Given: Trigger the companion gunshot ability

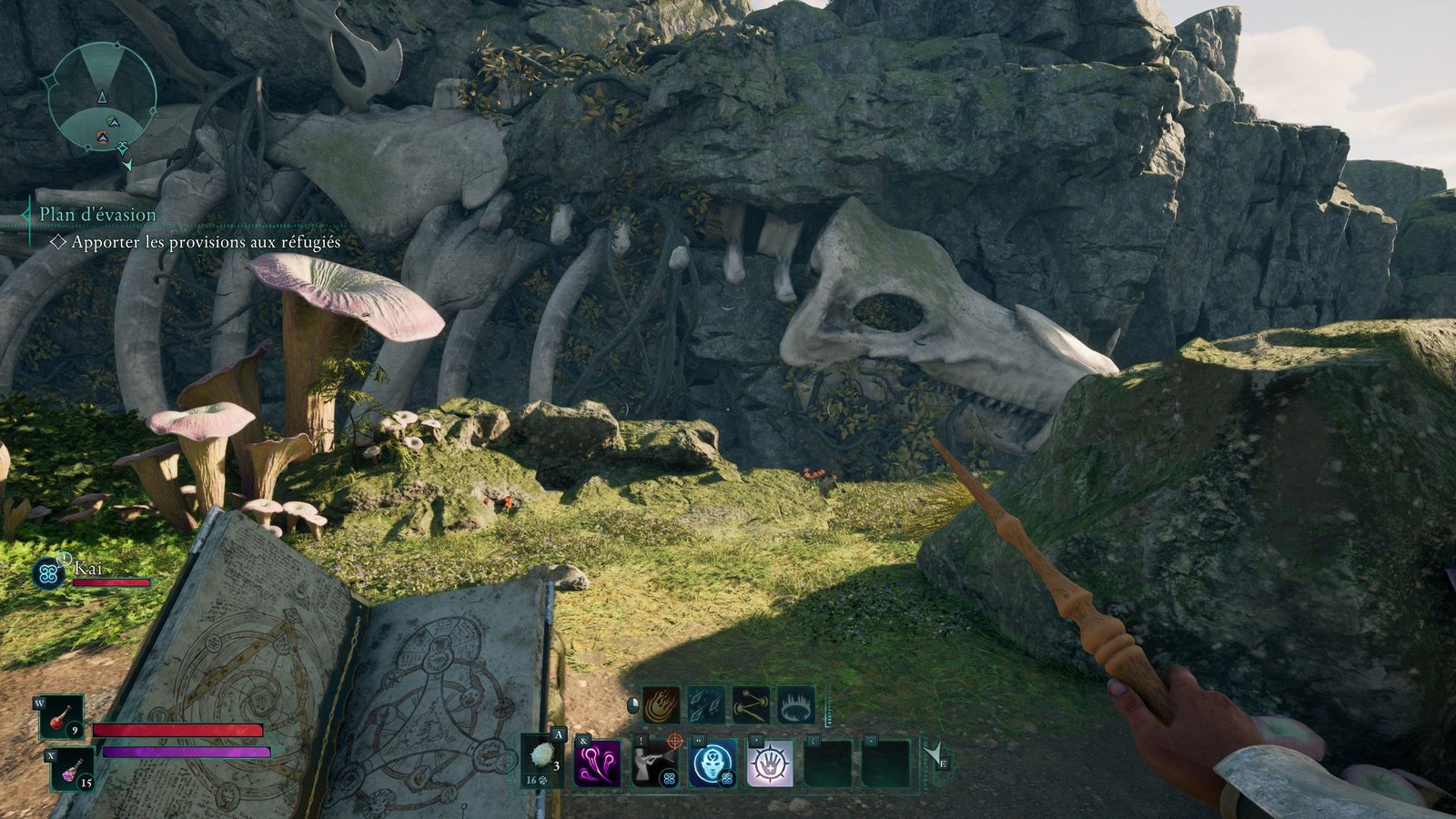Looking at the screenshot, I should pos(655,763).
